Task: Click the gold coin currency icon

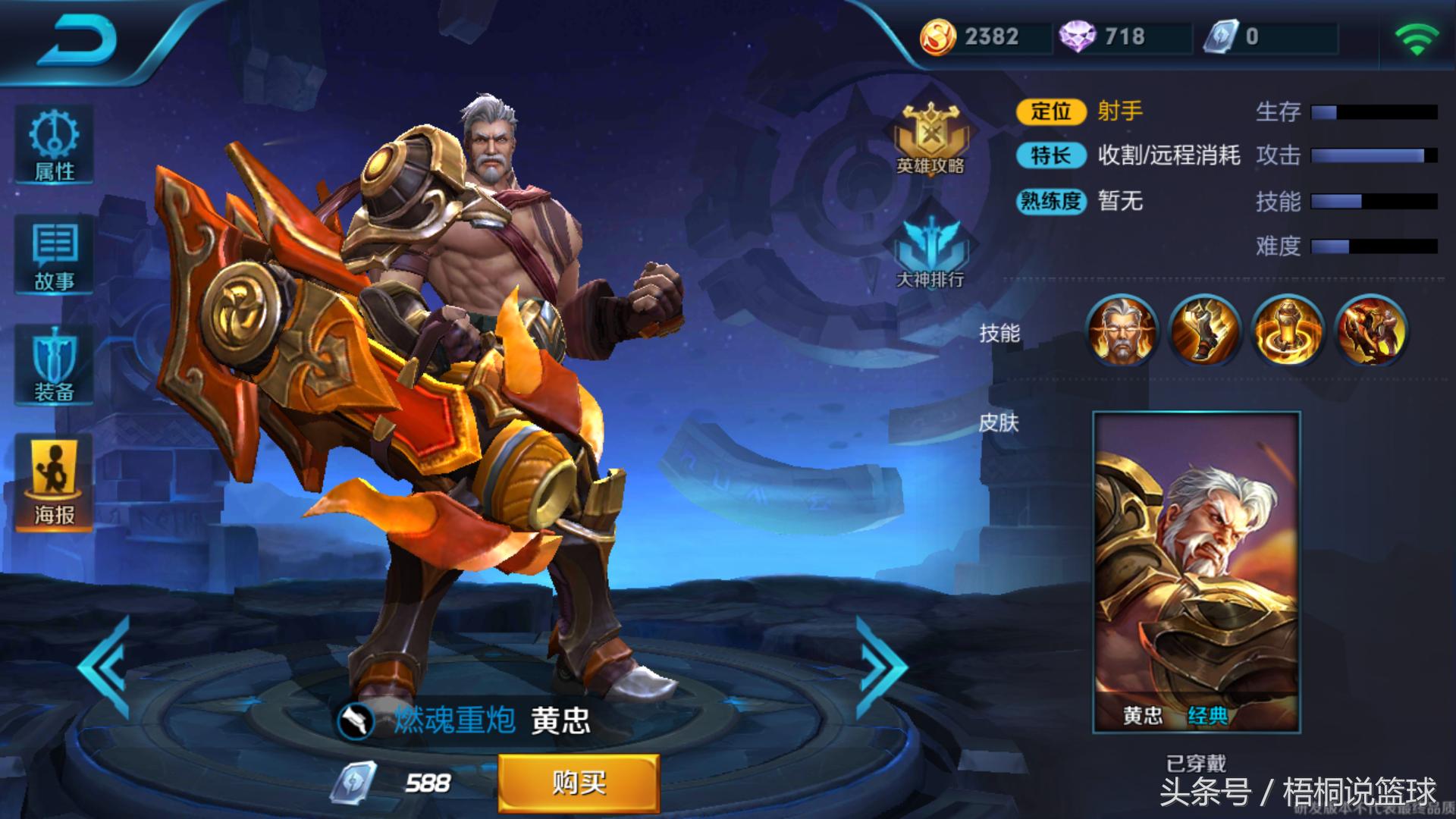Action: click(x=937, y=36)
